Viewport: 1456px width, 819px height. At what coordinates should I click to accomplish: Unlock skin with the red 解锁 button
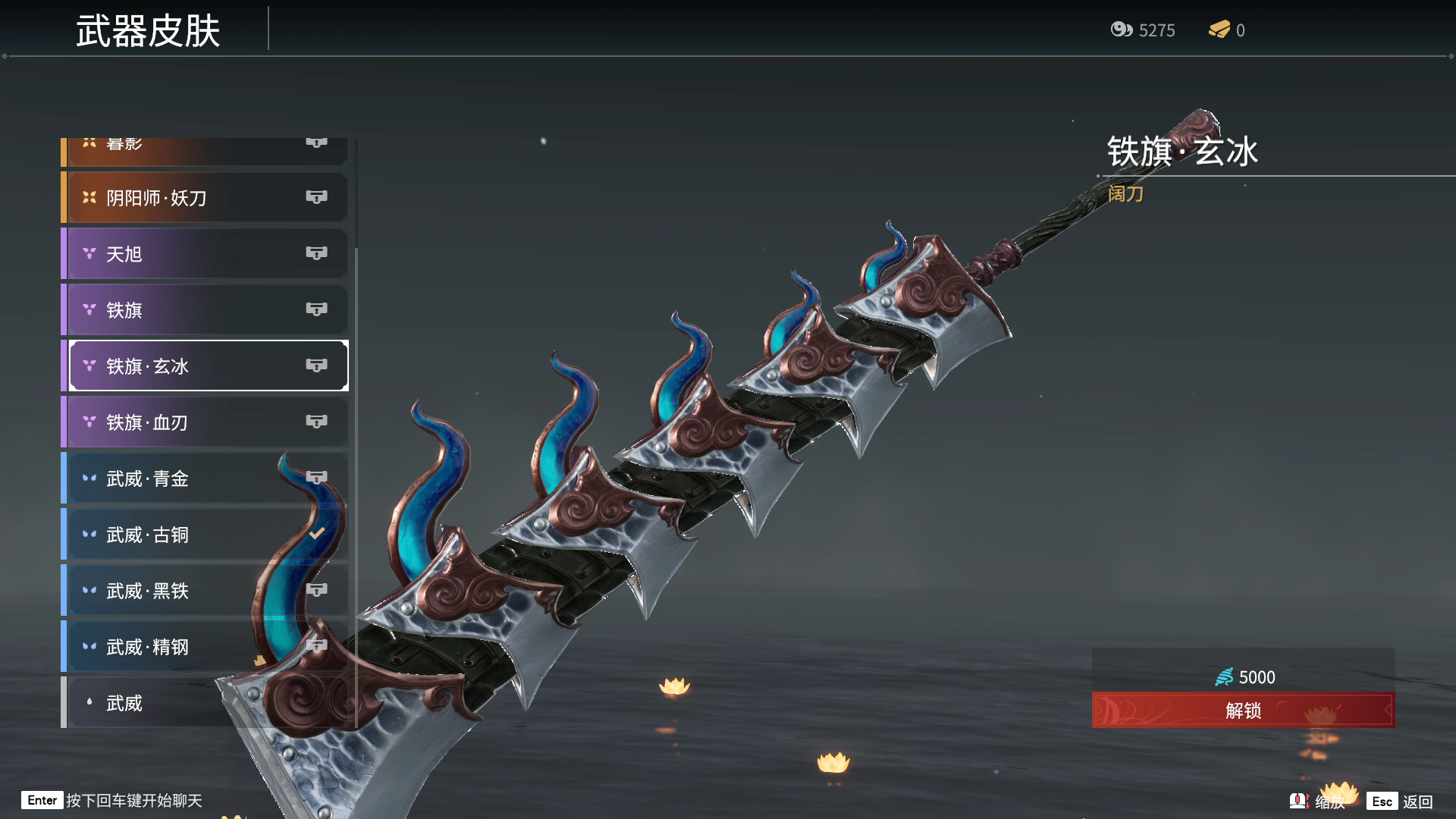point(1242,711)
